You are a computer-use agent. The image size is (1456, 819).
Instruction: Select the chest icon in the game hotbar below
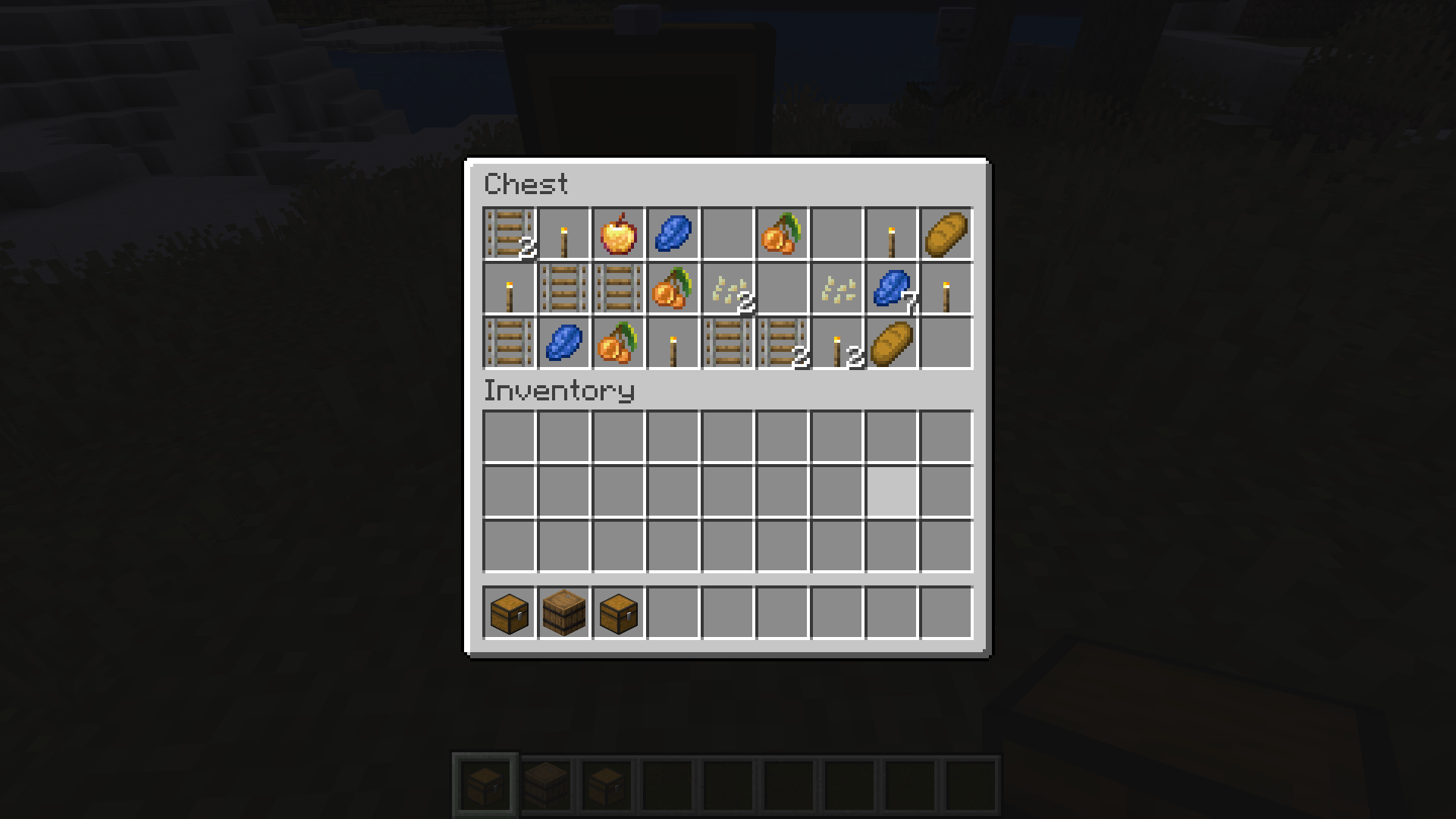[x=486, y=788]
